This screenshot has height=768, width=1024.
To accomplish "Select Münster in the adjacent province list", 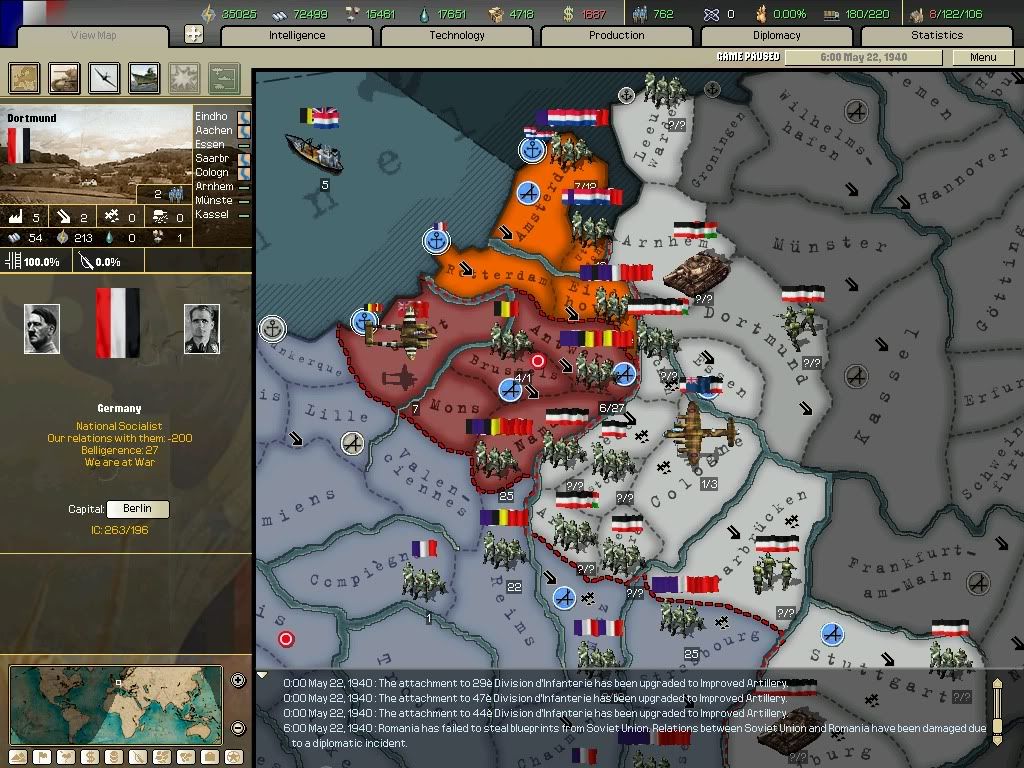I will [214, 200].
